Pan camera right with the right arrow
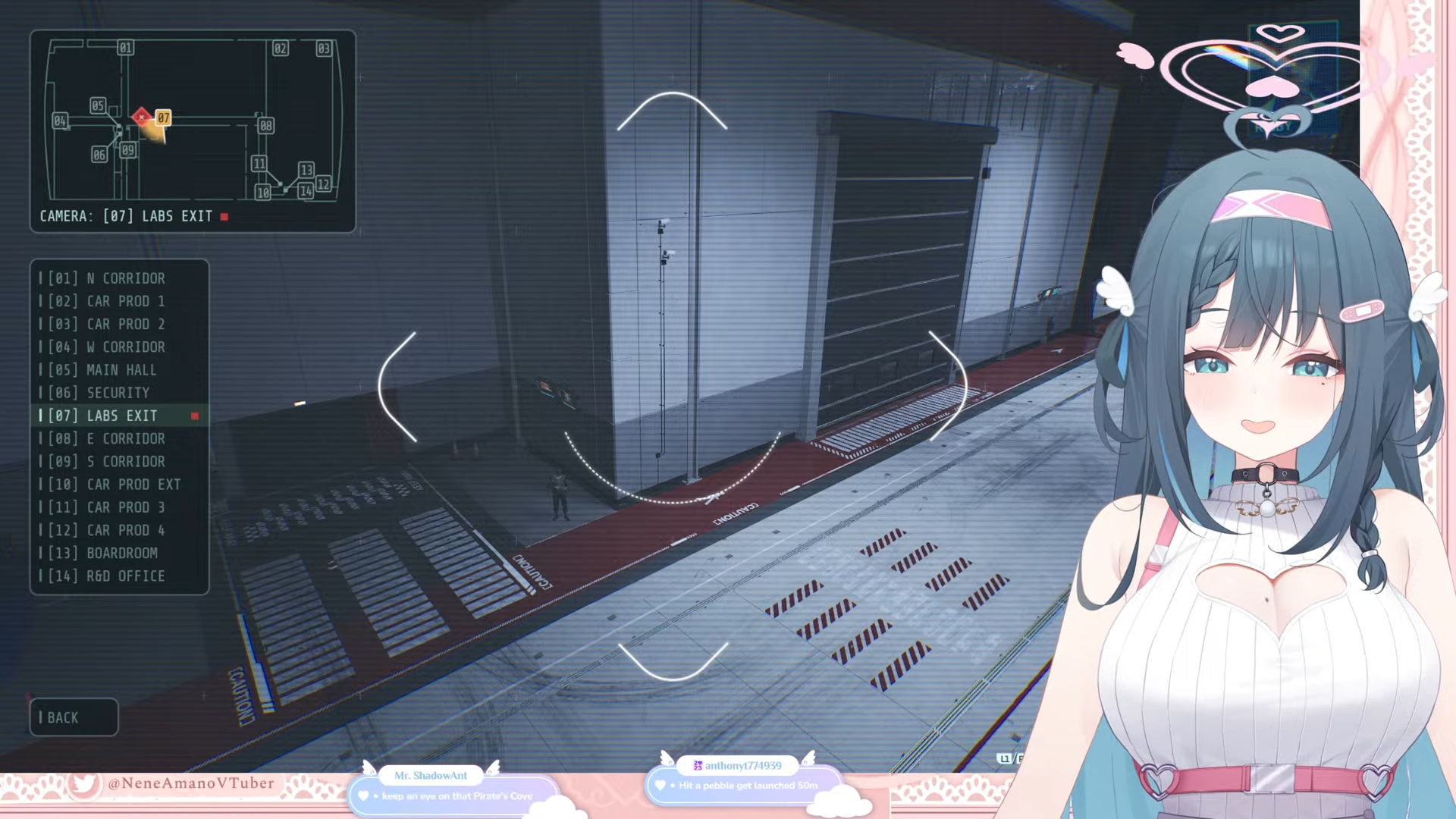 949,387
